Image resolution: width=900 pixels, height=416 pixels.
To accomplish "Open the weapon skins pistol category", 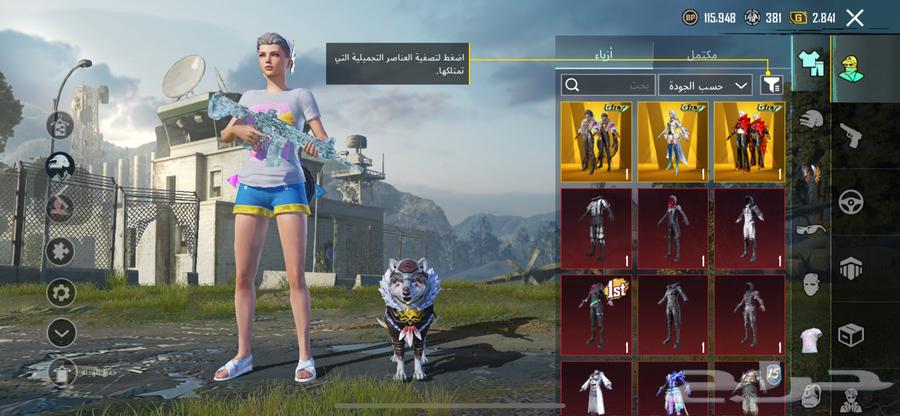I will [x=851, y=134].
